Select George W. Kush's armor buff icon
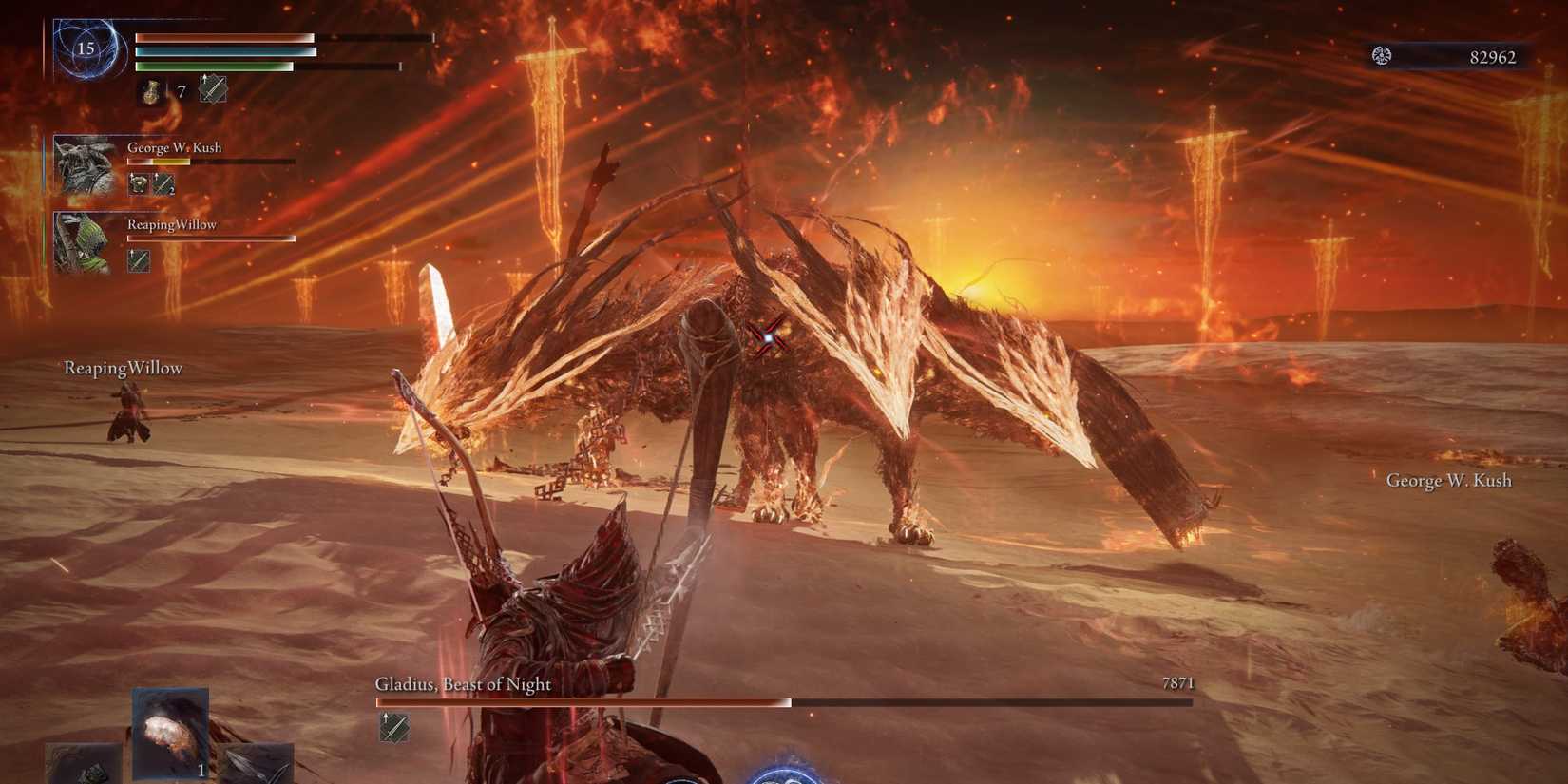This screenshot has width=1568, height=784. pos(138,182)
